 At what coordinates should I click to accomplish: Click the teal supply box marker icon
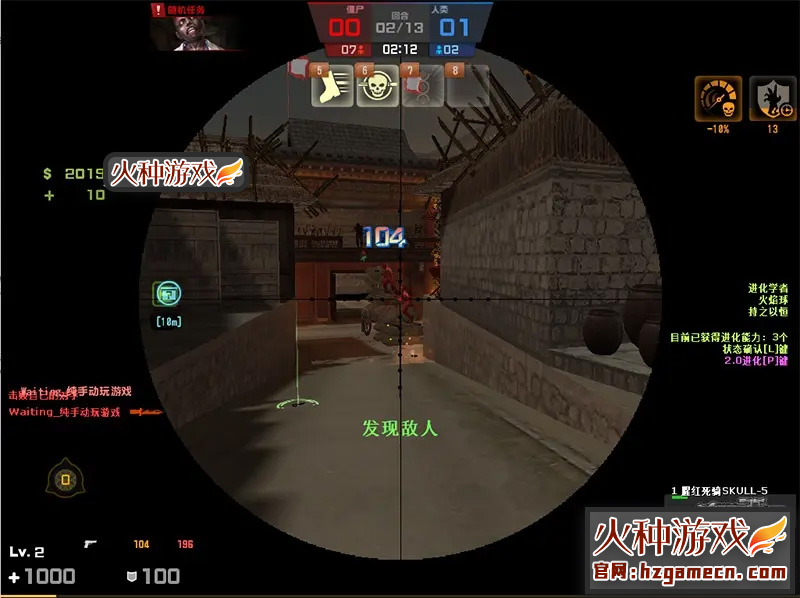(x=167, y=294)
